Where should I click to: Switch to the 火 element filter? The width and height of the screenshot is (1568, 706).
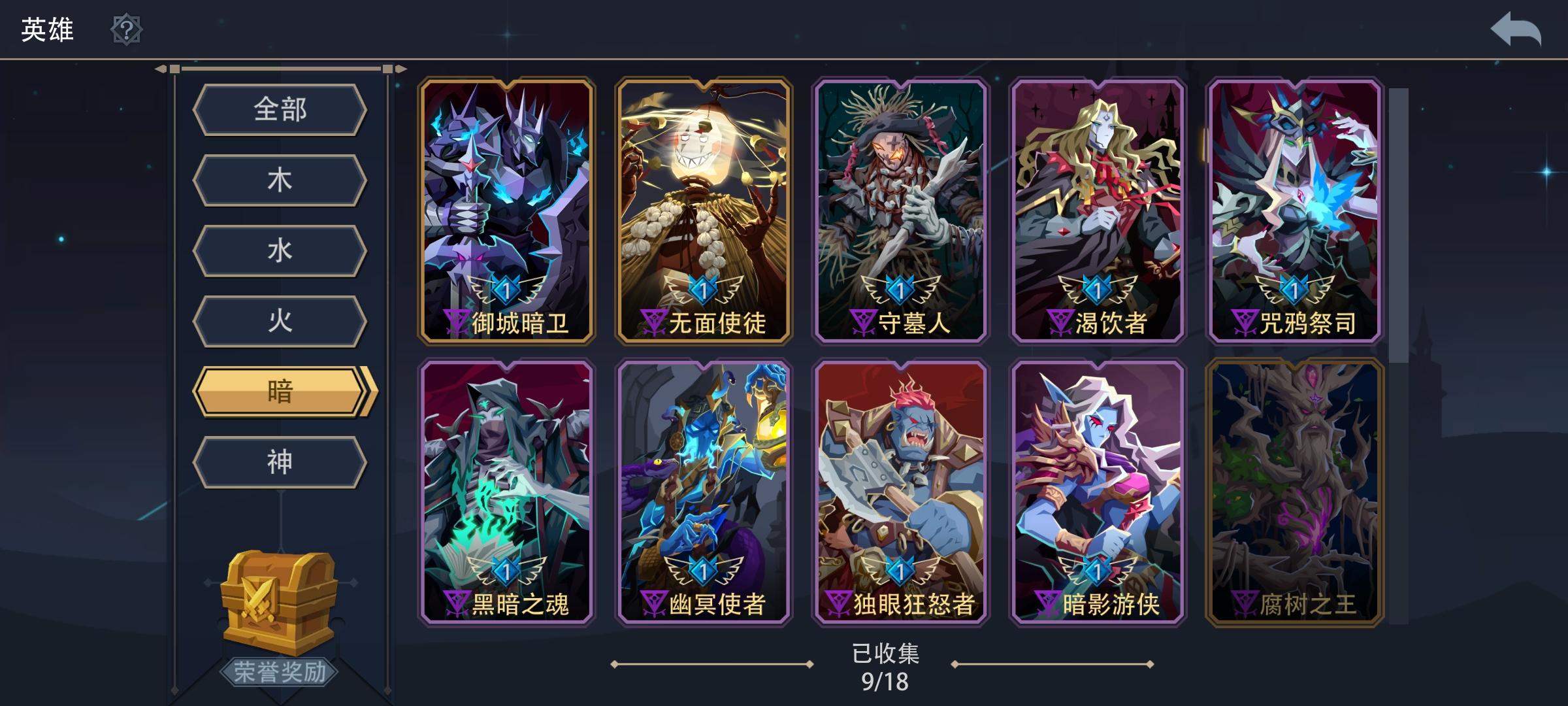(281, 320)
